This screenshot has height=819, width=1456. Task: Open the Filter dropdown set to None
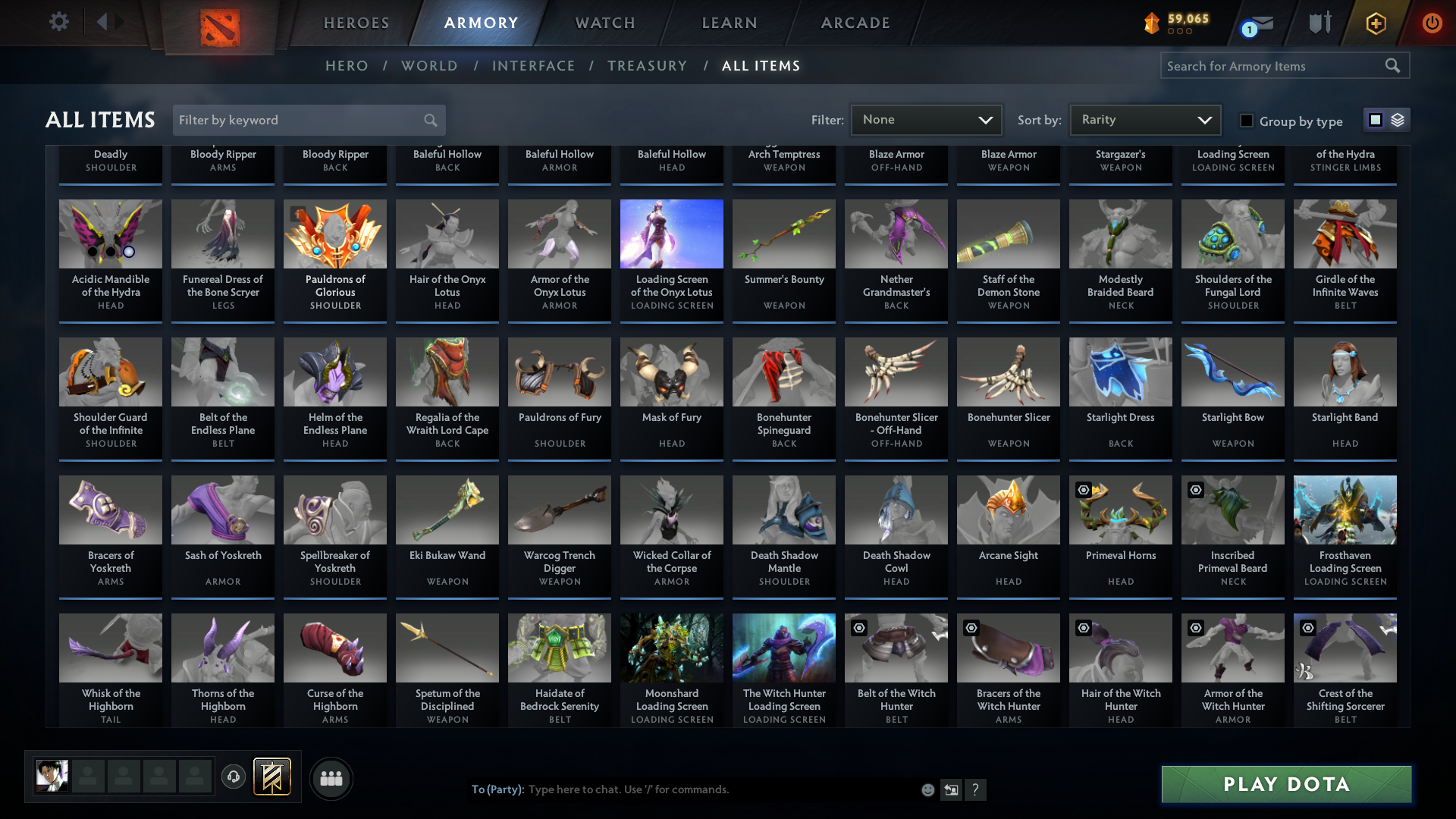[x=926, y=119]
